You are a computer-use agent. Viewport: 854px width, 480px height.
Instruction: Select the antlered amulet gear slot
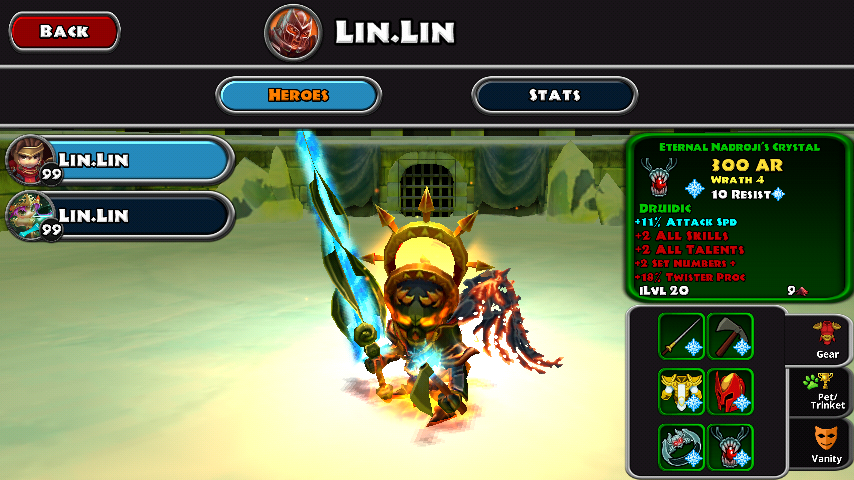pyautogui.click(x=730, y=446)
